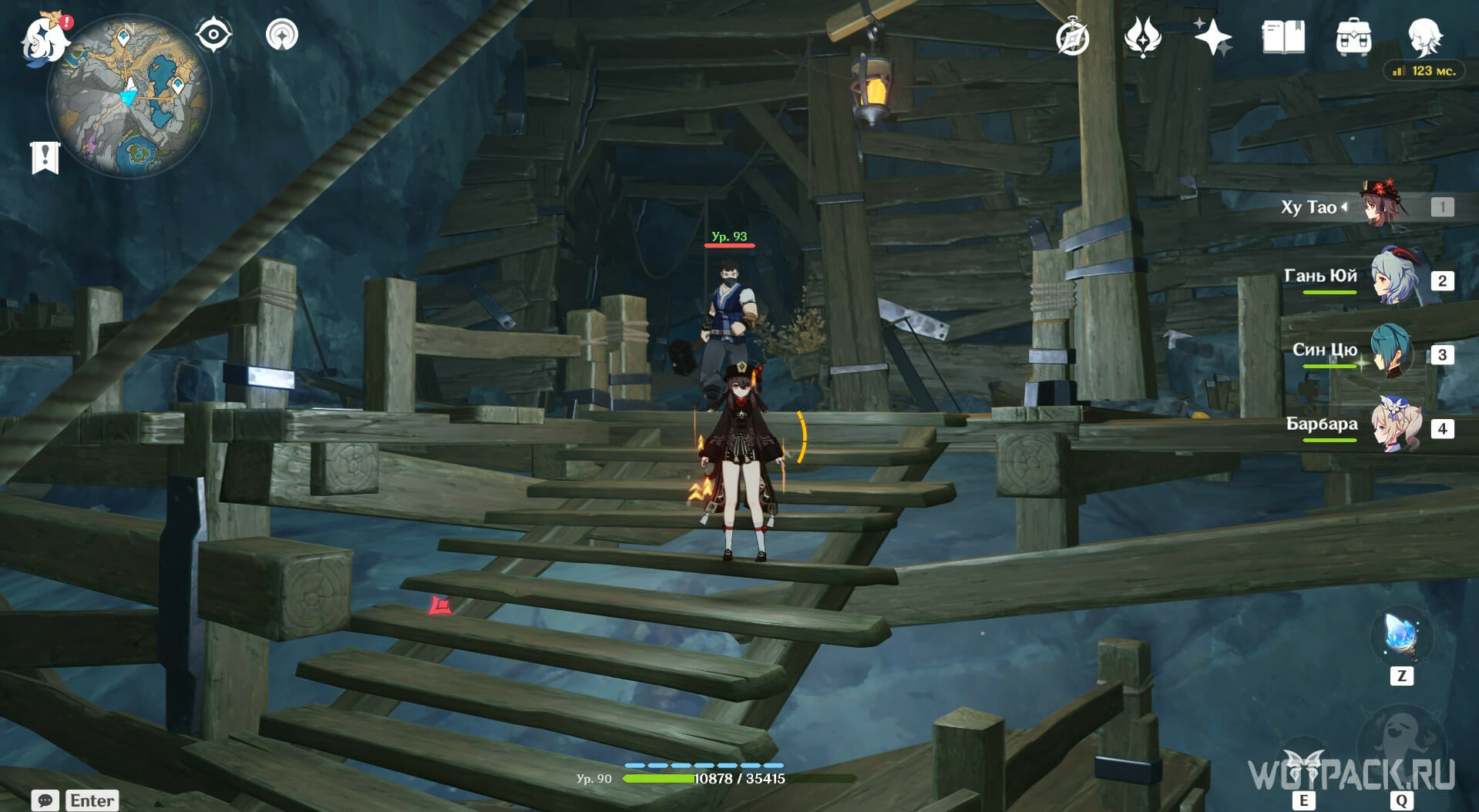The width and height of the screenshot is (1479, 812).
Task: Open the inventory backpack icon
Action: pyautogui.click(x=1353, y=37)
